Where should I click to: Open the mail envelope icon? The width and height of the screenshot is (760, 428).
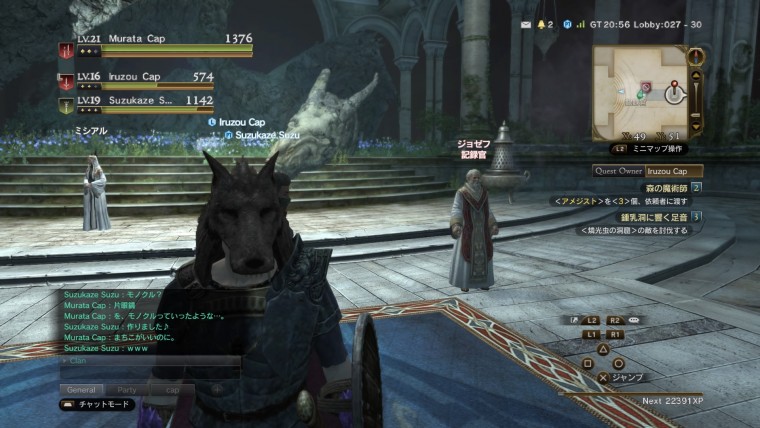click(528, 23)
